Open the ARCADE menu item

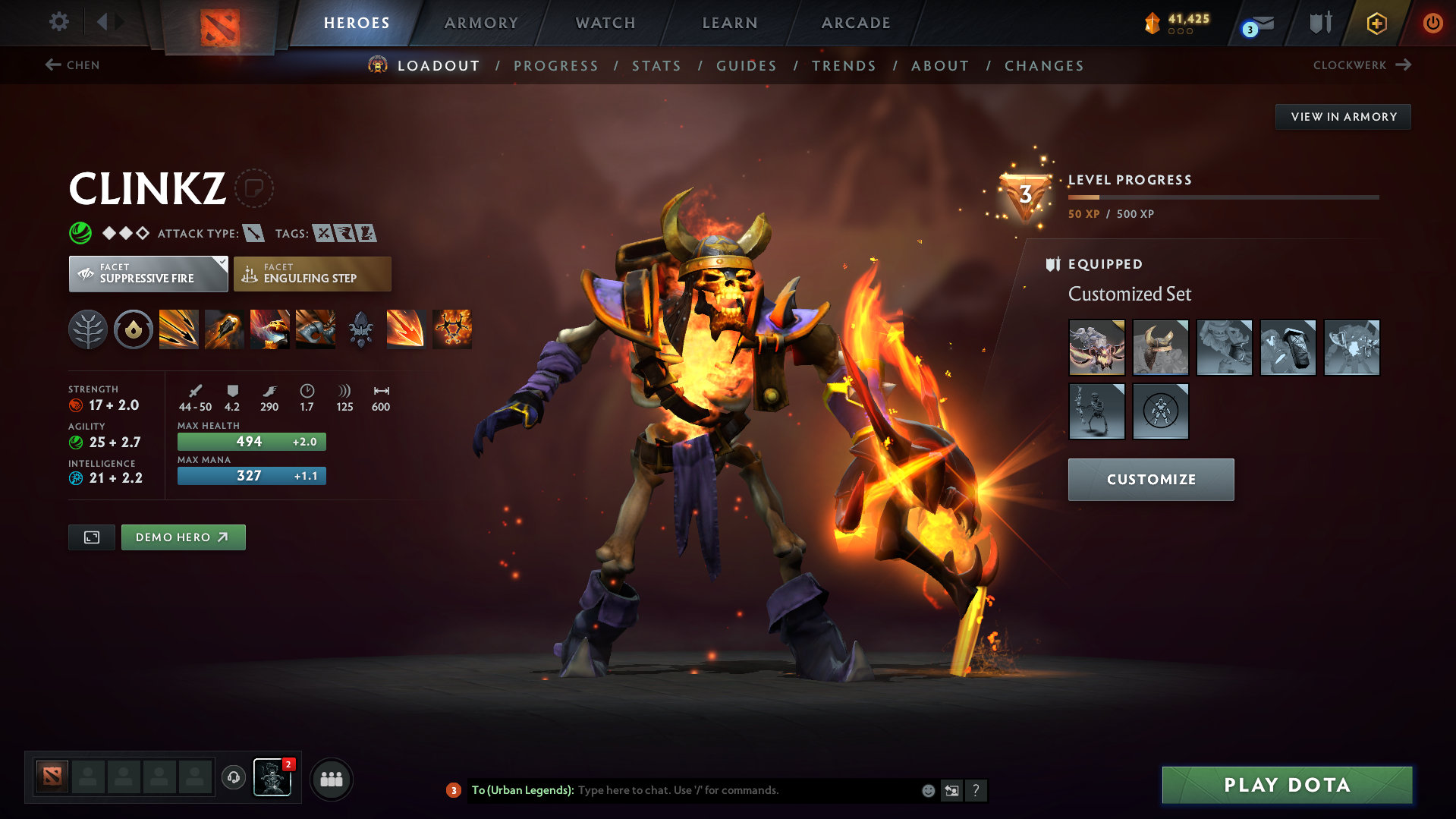(854, 23)
